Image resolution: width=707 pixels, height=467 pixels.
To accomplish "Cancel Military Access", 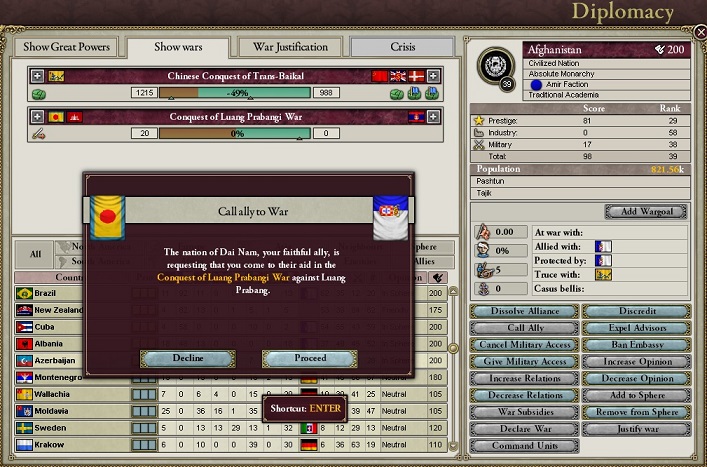I will tap(523, 345).
